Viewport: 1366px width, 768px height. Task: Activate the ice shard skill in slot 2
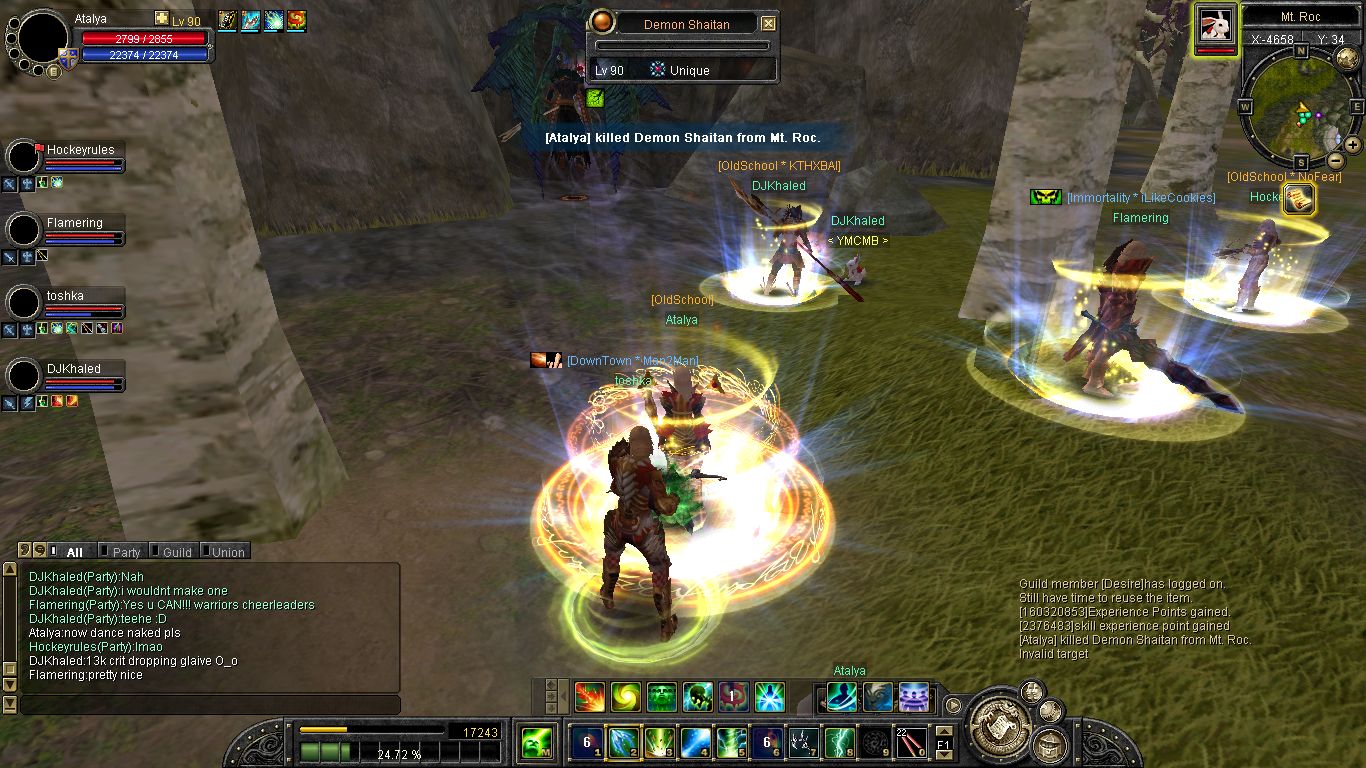[623, 743]
